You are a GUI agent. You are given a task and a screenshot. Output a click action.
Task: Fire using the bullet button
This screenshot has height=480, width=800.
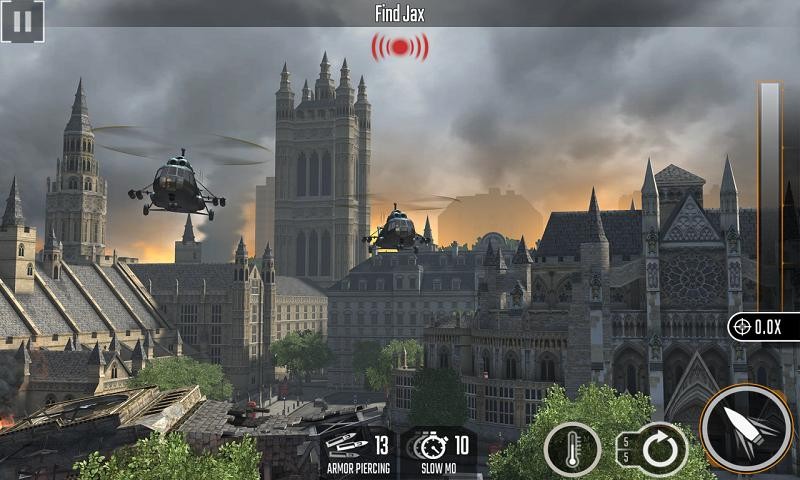[746, 428]
